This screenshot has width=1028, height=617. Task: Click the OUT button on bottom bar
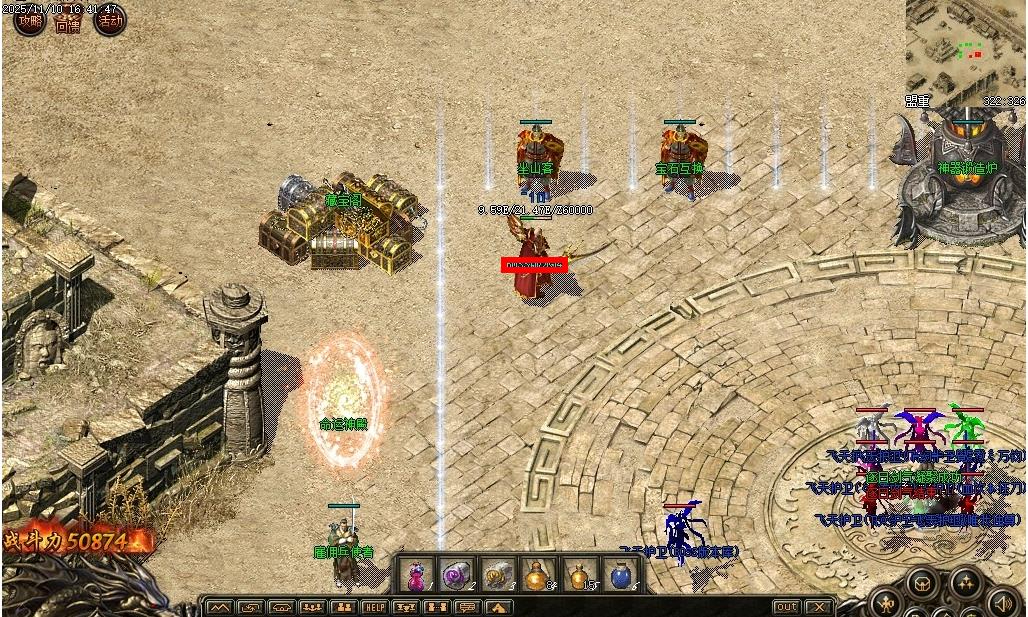[787, 607]
